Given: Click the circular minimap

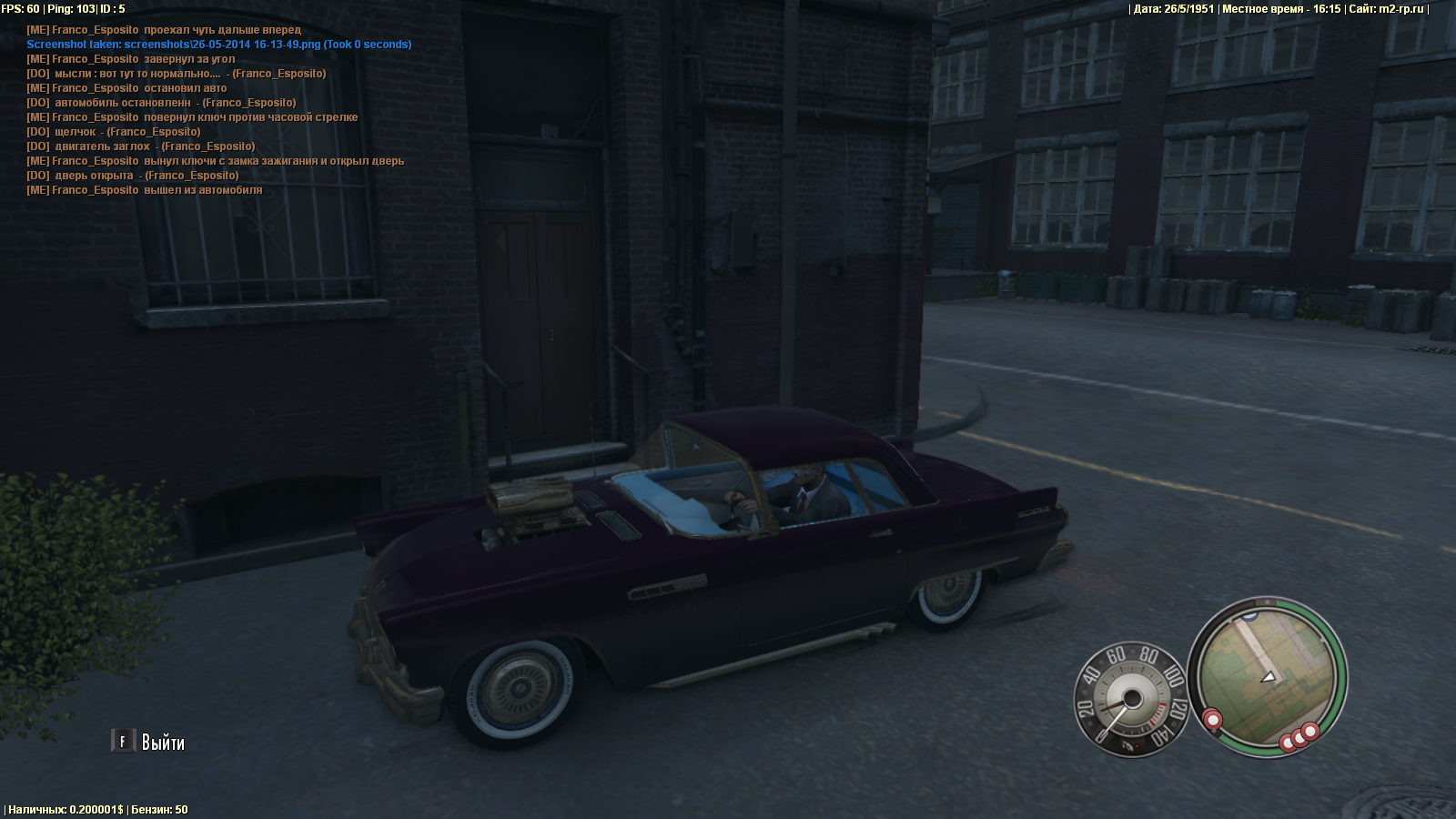Looking at the screenshot, I should (x=1268, y=675).
